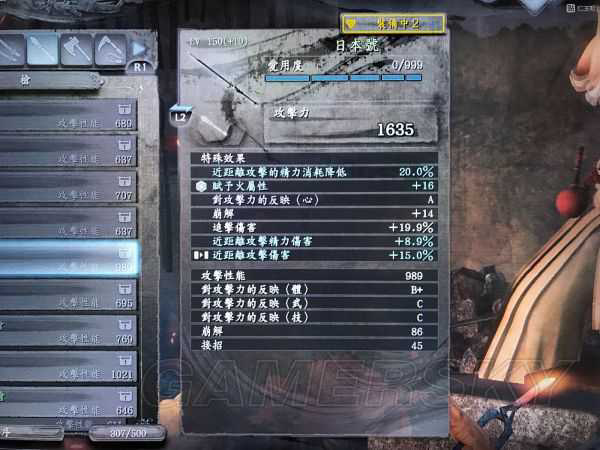Switch to the axe weapon tab

tap(76, 48)
